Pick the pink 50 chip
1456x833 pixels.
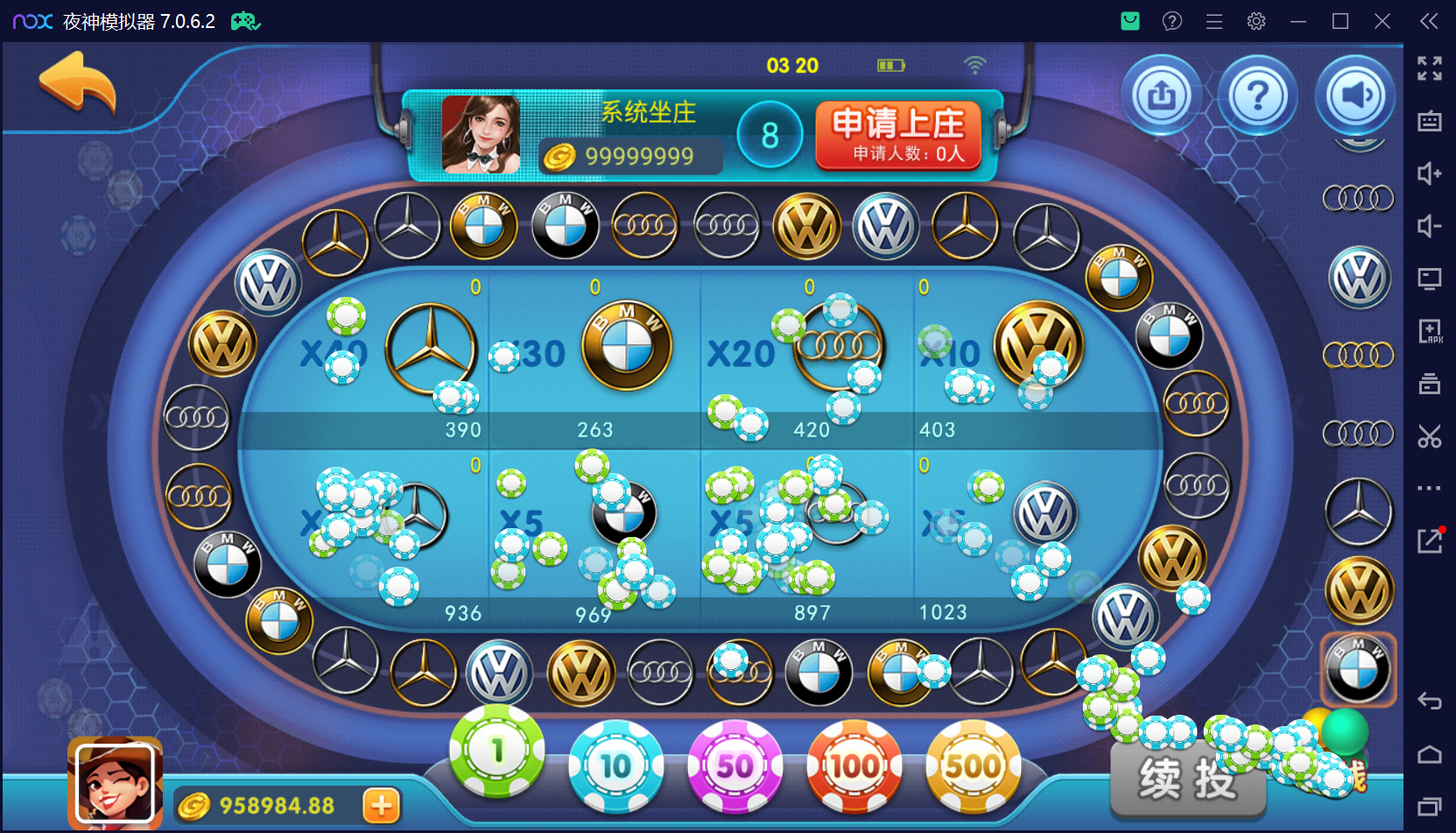[x=735, y=766]
